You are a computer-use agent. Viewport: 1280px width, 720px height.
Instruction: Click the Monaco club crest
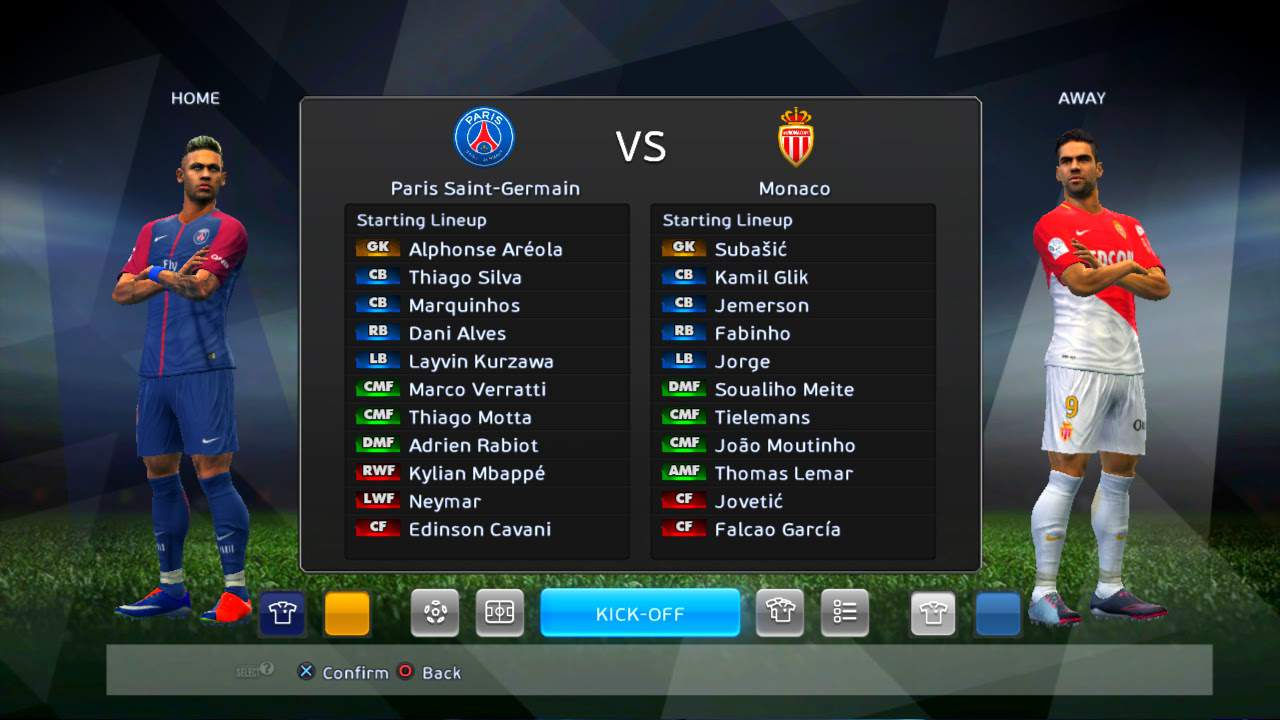click(x=796, y=137)
